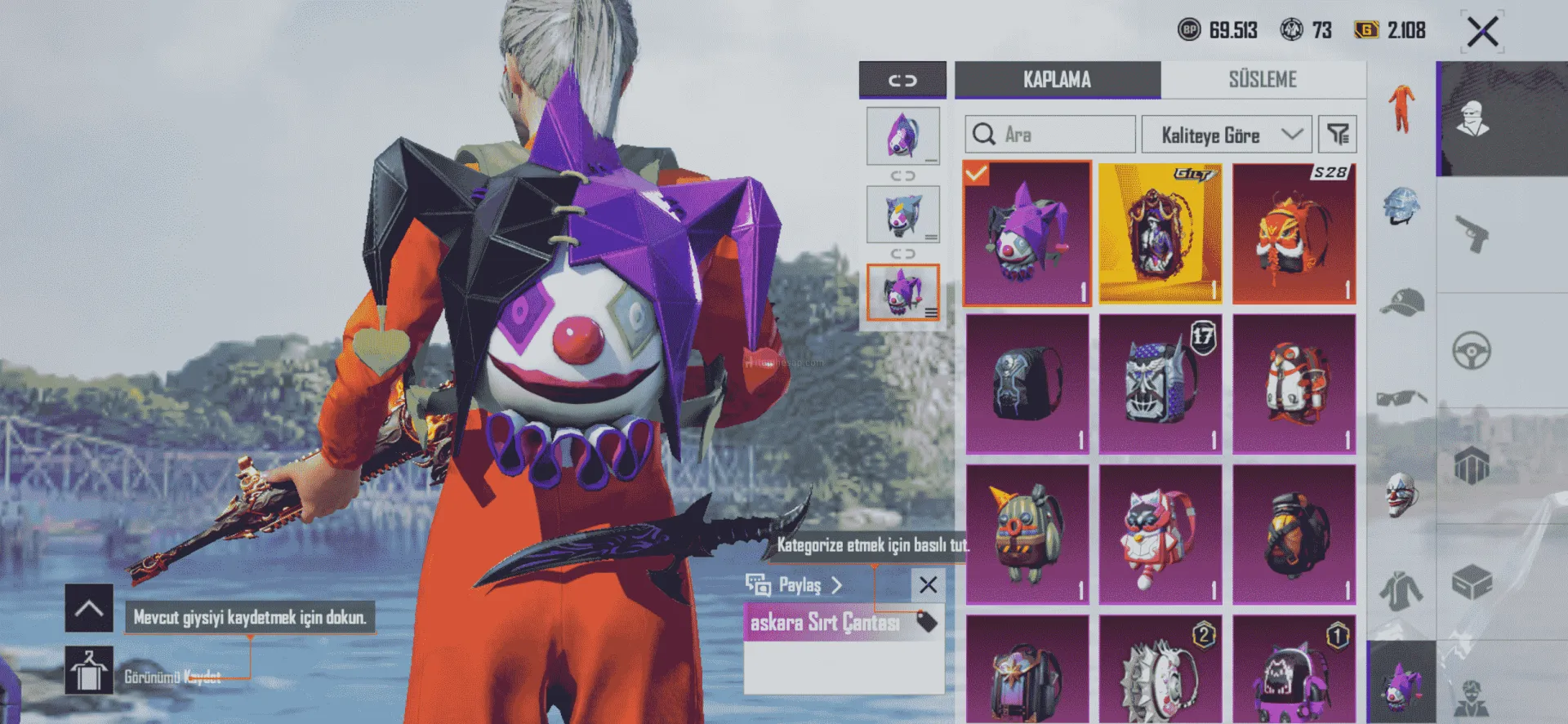The width and height of the screenshot is (1568, 724).
Task: Switch to the pistol weapons section
Action: click(x=1472, y=235)
